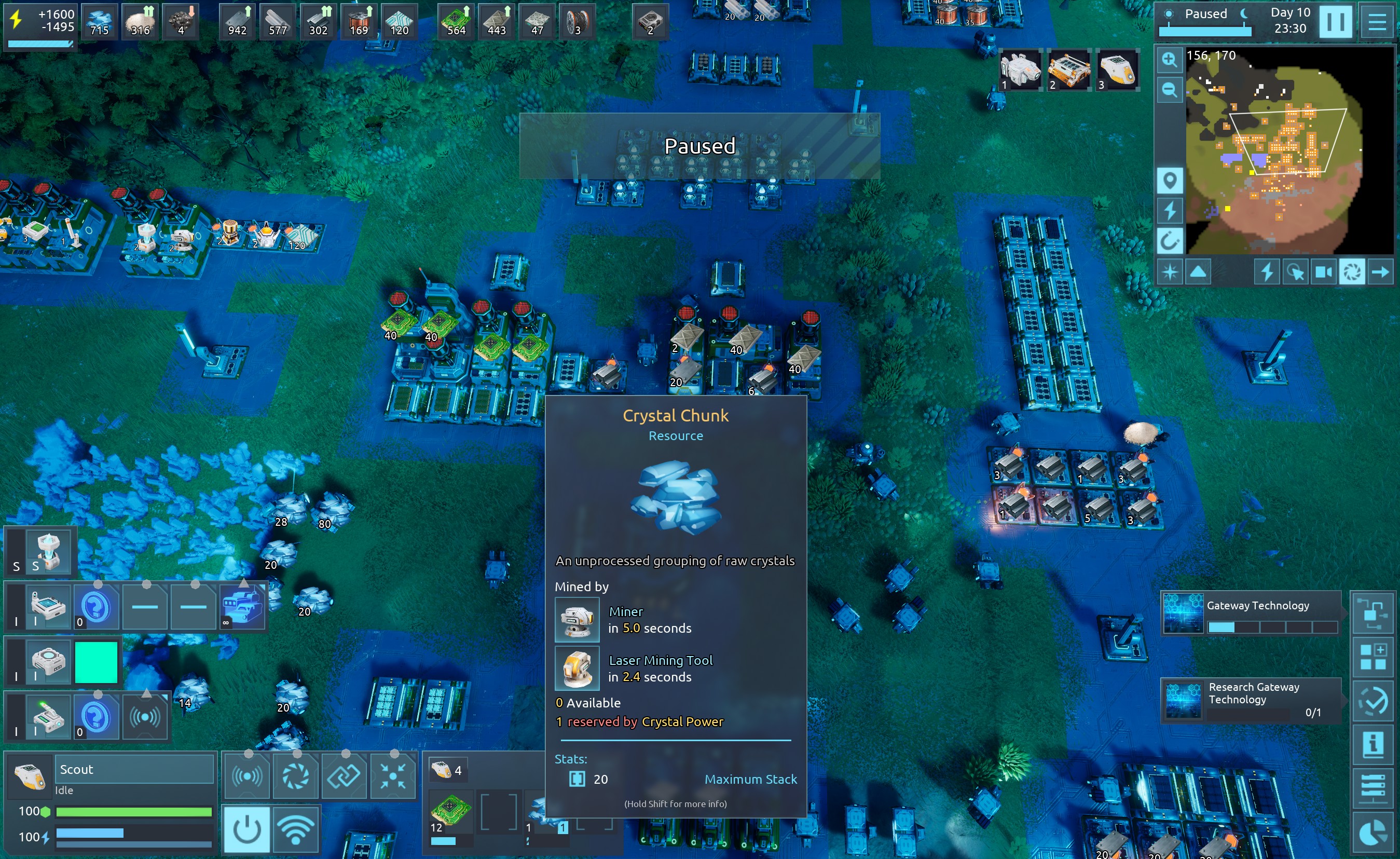Toggle the Scout wireless signal button
1400x859 pixels.
point(296,829)
